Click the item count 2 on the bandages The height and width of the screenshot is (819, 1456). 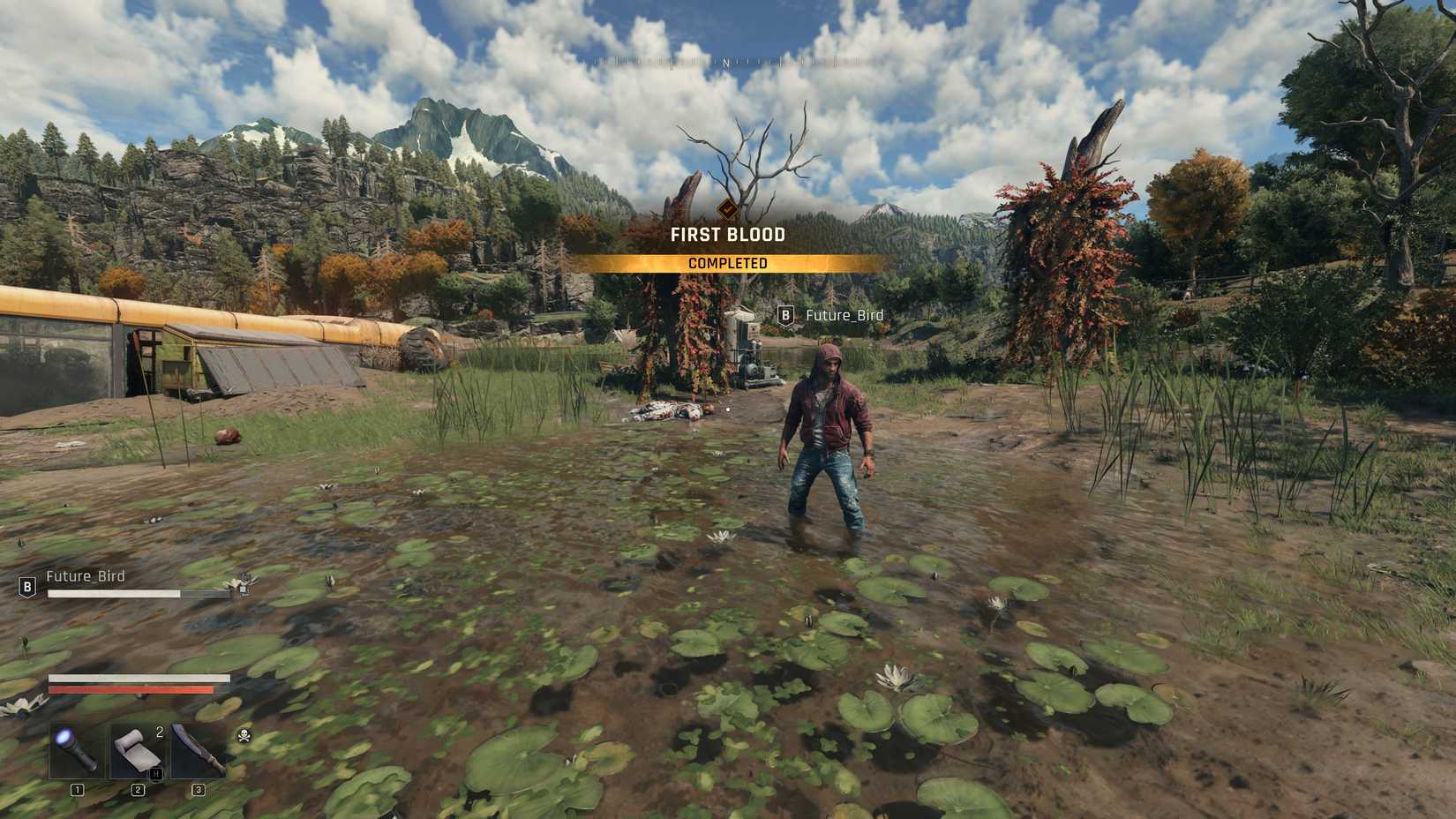coord(160,732)
